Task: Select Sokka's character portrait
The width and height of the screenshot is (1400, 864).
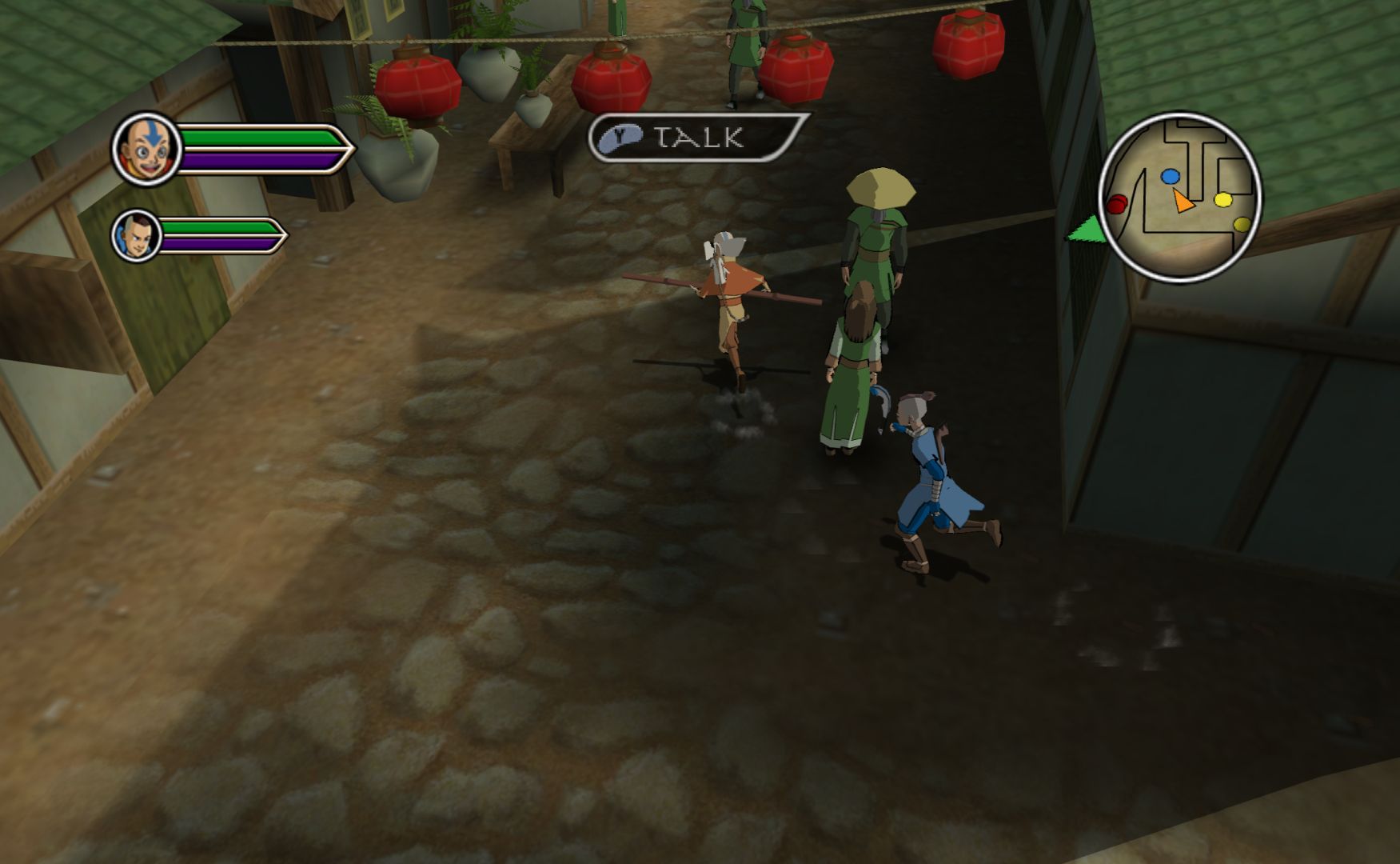Action: click(136, 235)
